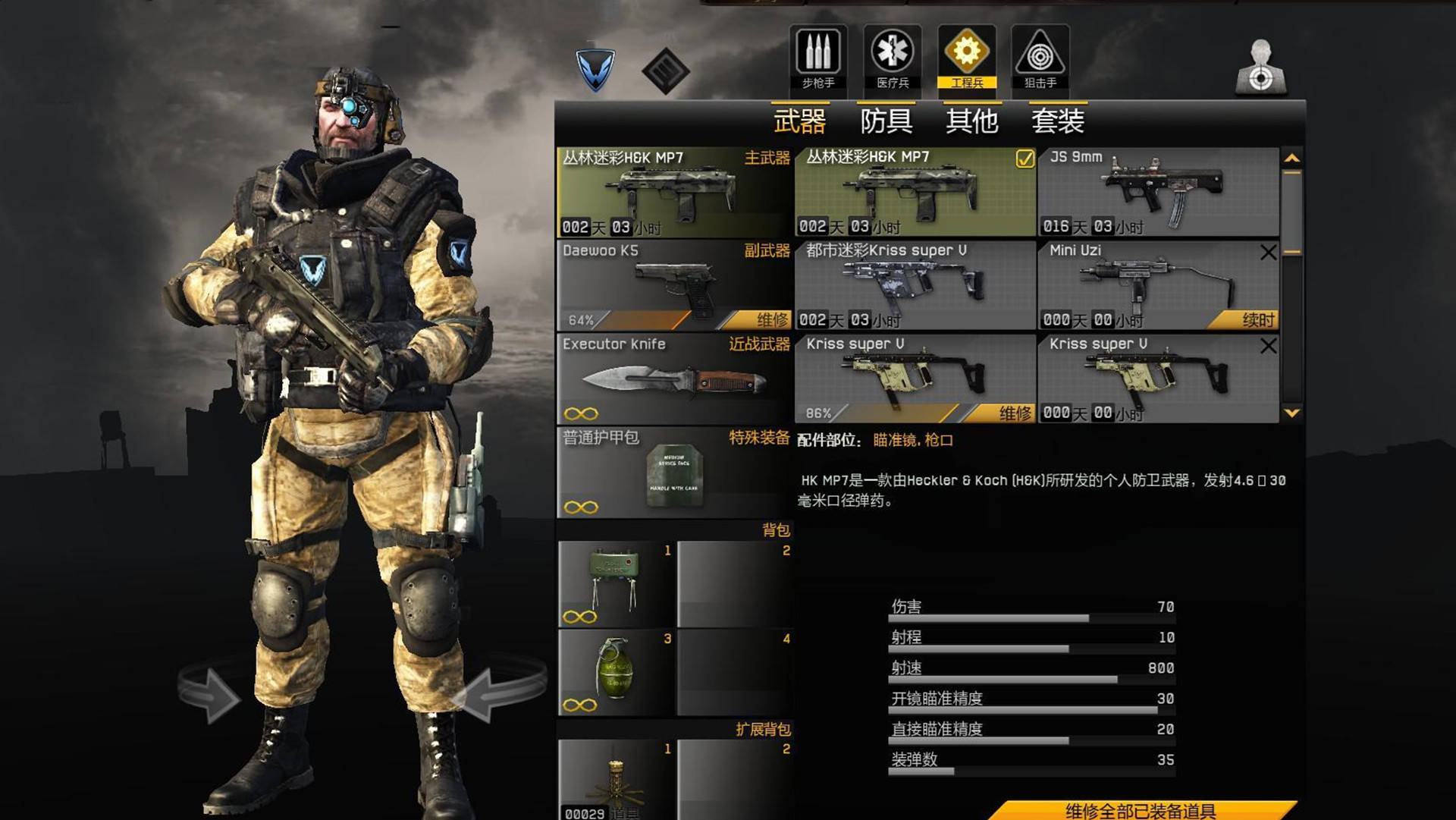Repair the Daewoo K5 pistol
This screenshot has width=1456, height=820.
pyautogui.click(x=772, y=320)
